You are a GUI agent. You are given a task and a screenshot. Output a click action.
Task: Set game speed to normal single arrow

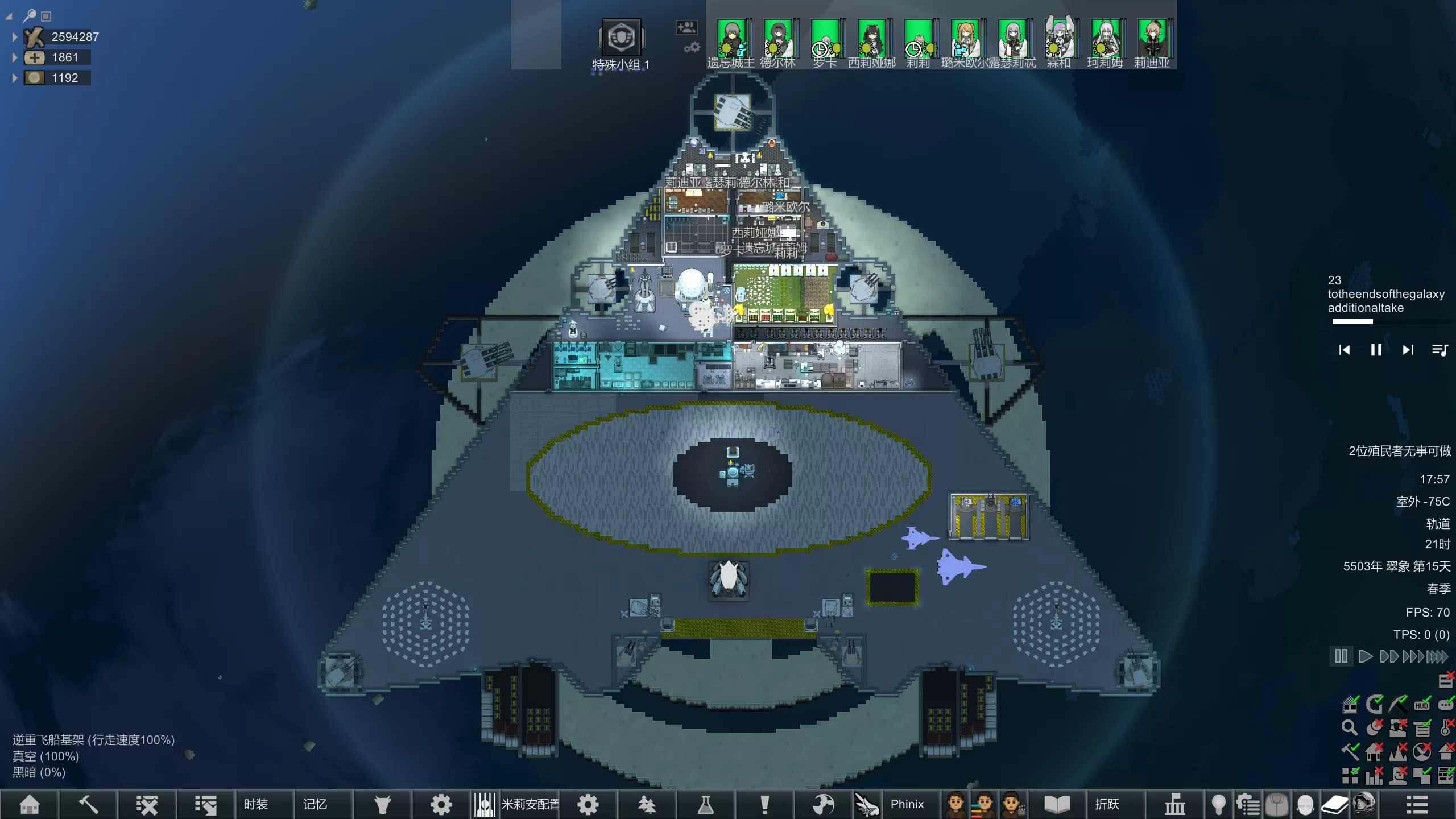pos(1365,656)
